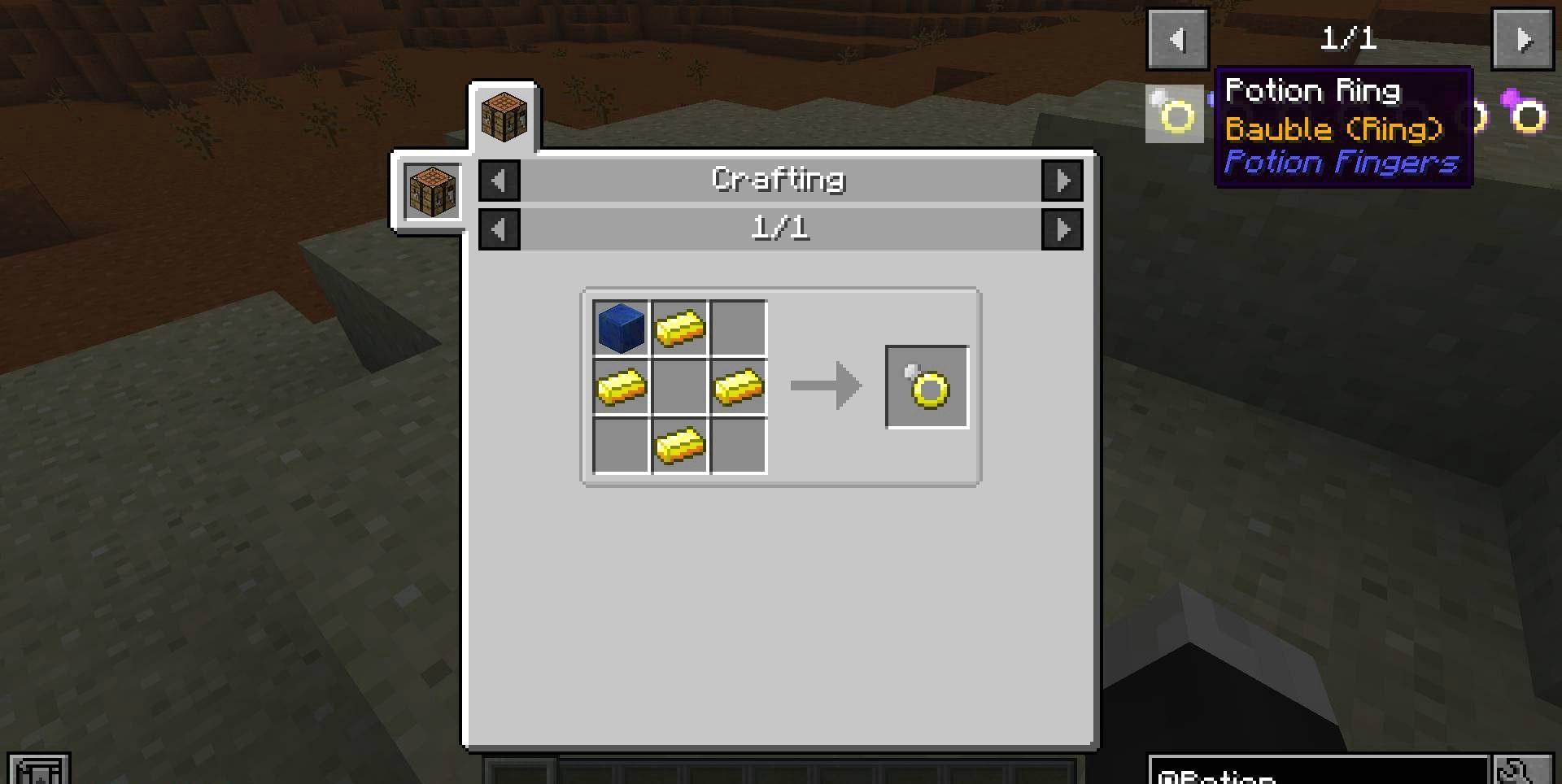The height and width of the screenshot is (784, 1562).
Task: Select the crafting table category tab
Action: click(504, 116)
